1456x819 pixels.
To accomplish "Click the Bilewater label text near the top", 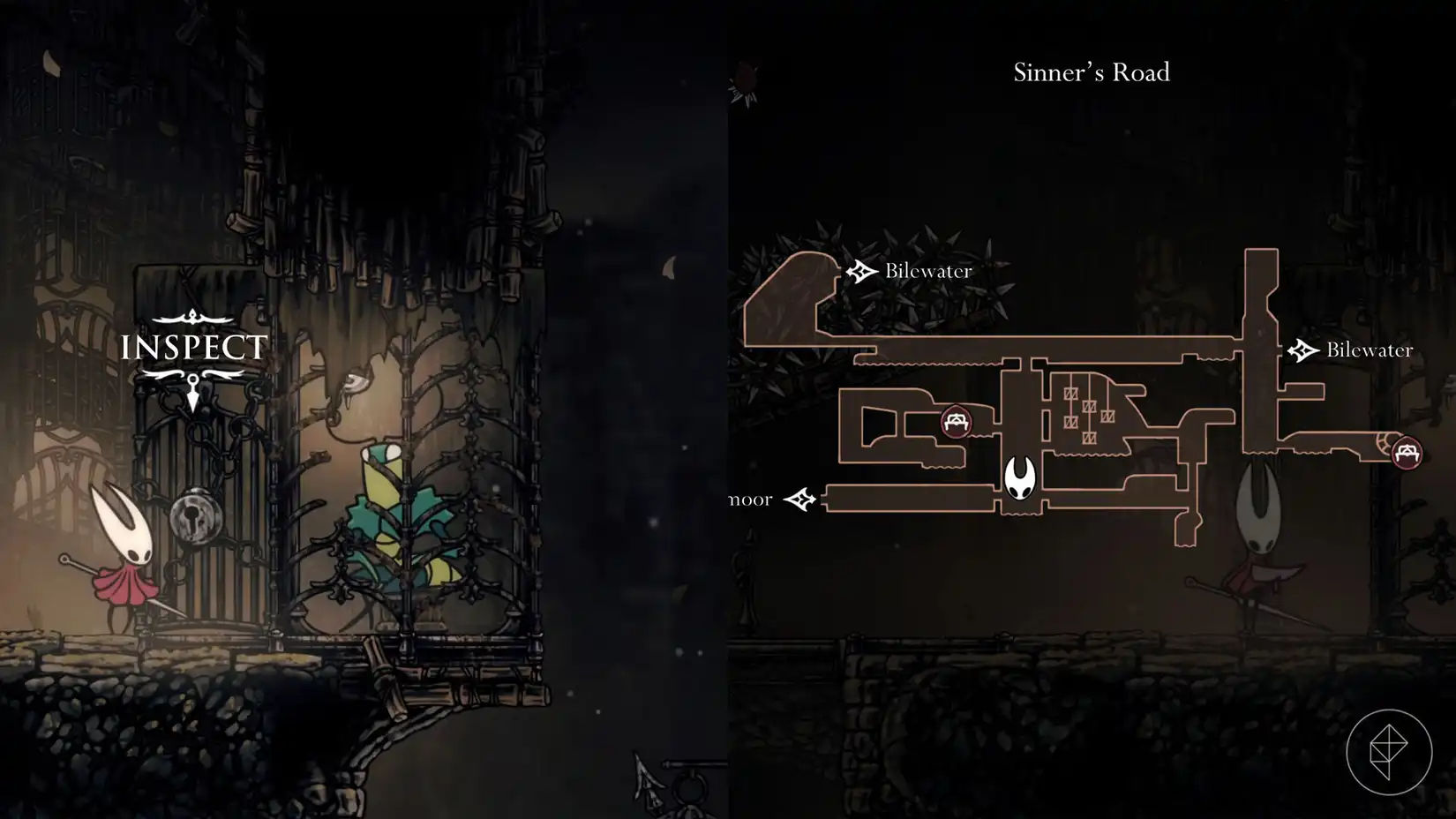I will 927,271.
